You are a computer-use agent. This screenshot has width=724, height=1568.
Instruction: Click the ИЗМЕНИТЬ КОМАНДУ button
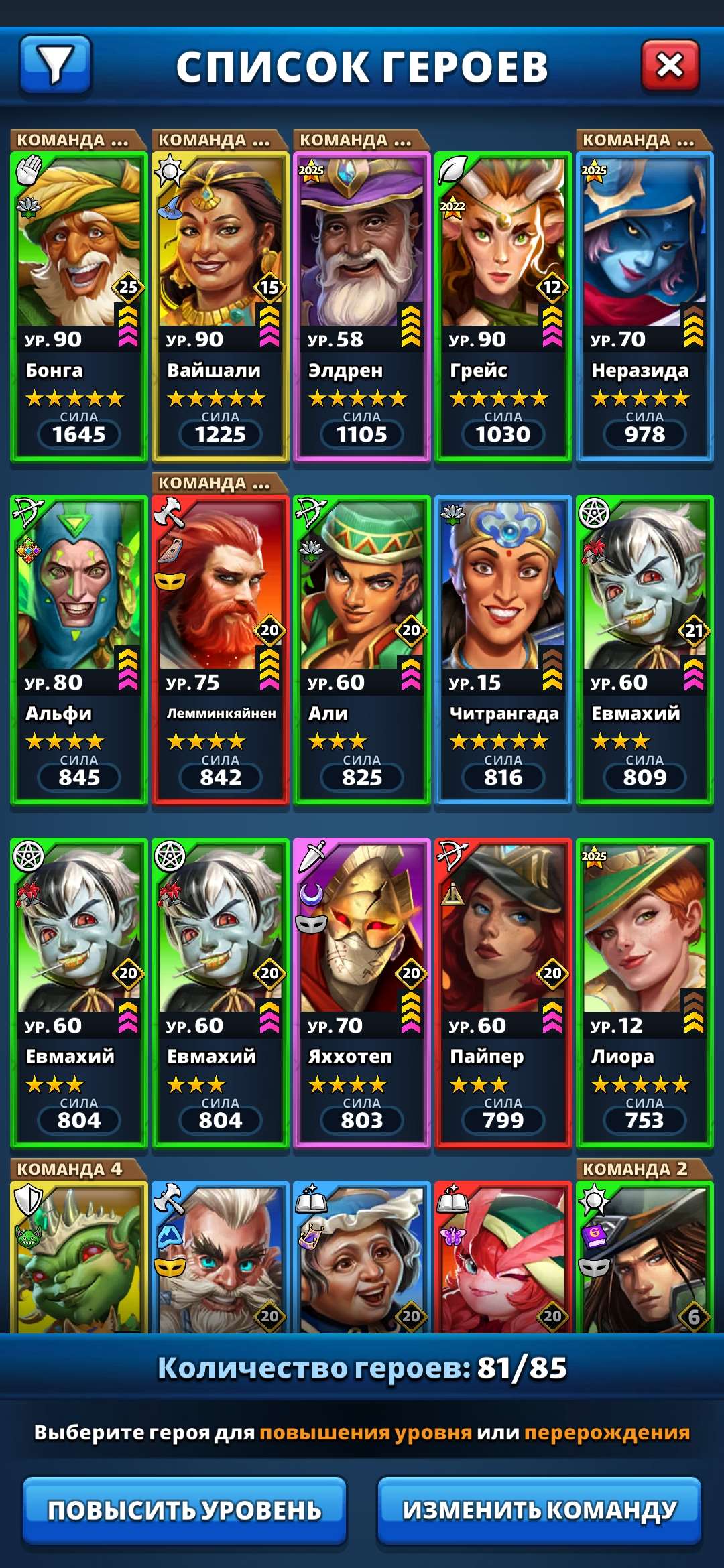[x=540, y=1510]
